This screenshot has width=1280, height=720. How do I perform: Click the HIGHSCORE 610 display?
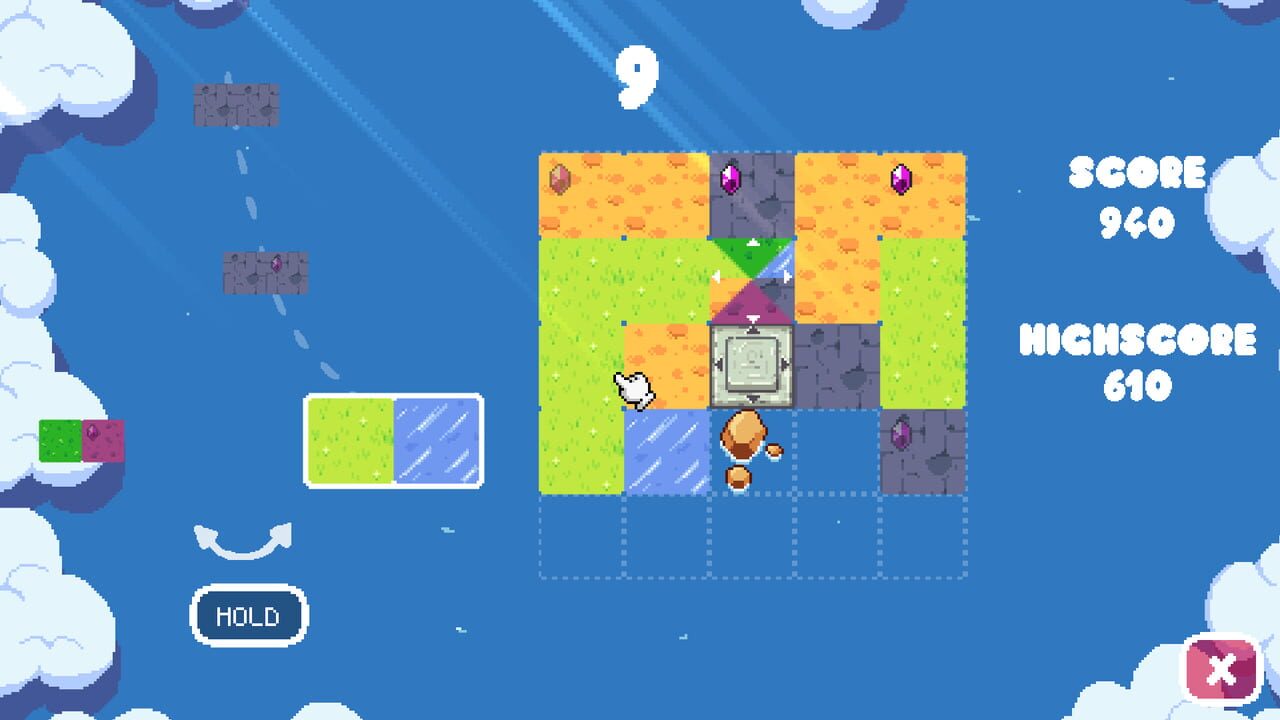click(1138, 360)
